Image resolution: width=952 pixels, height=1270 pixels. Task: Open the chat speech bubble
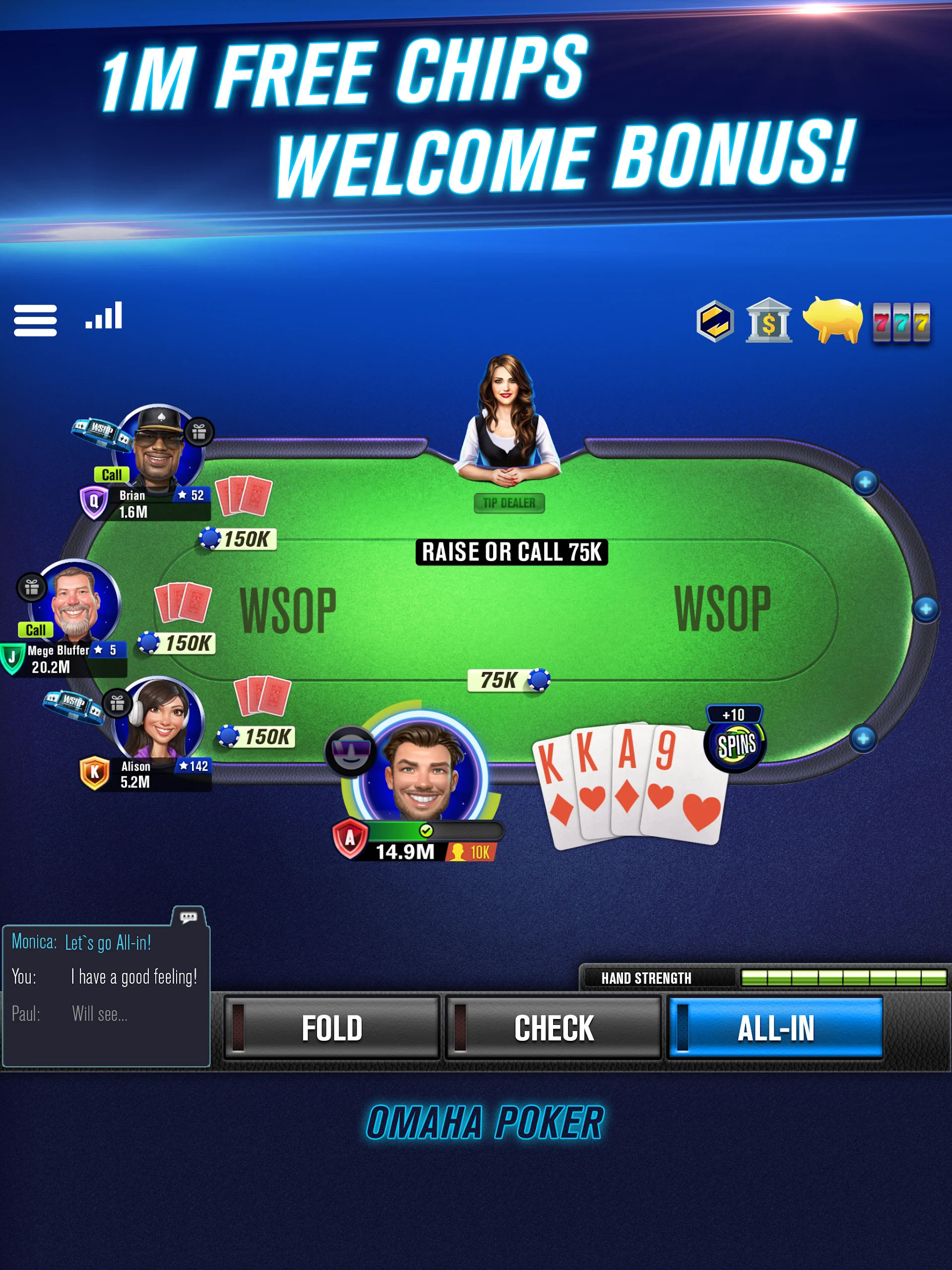tap(189, 917)
